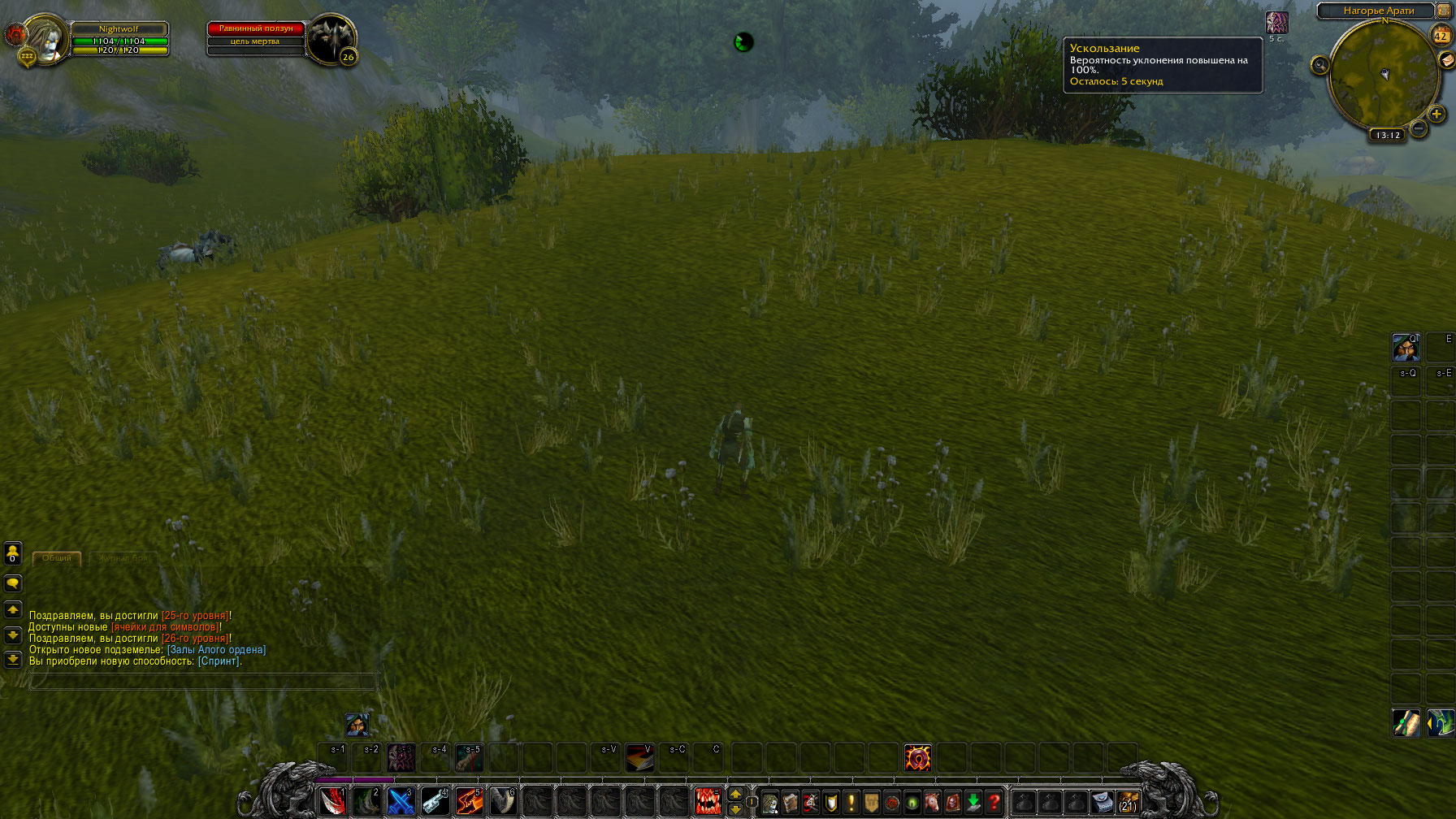Open the yellow exclamation quest log button
Image resolution: width=1456 pixels, height=819 pixels.
coord(851,803)
